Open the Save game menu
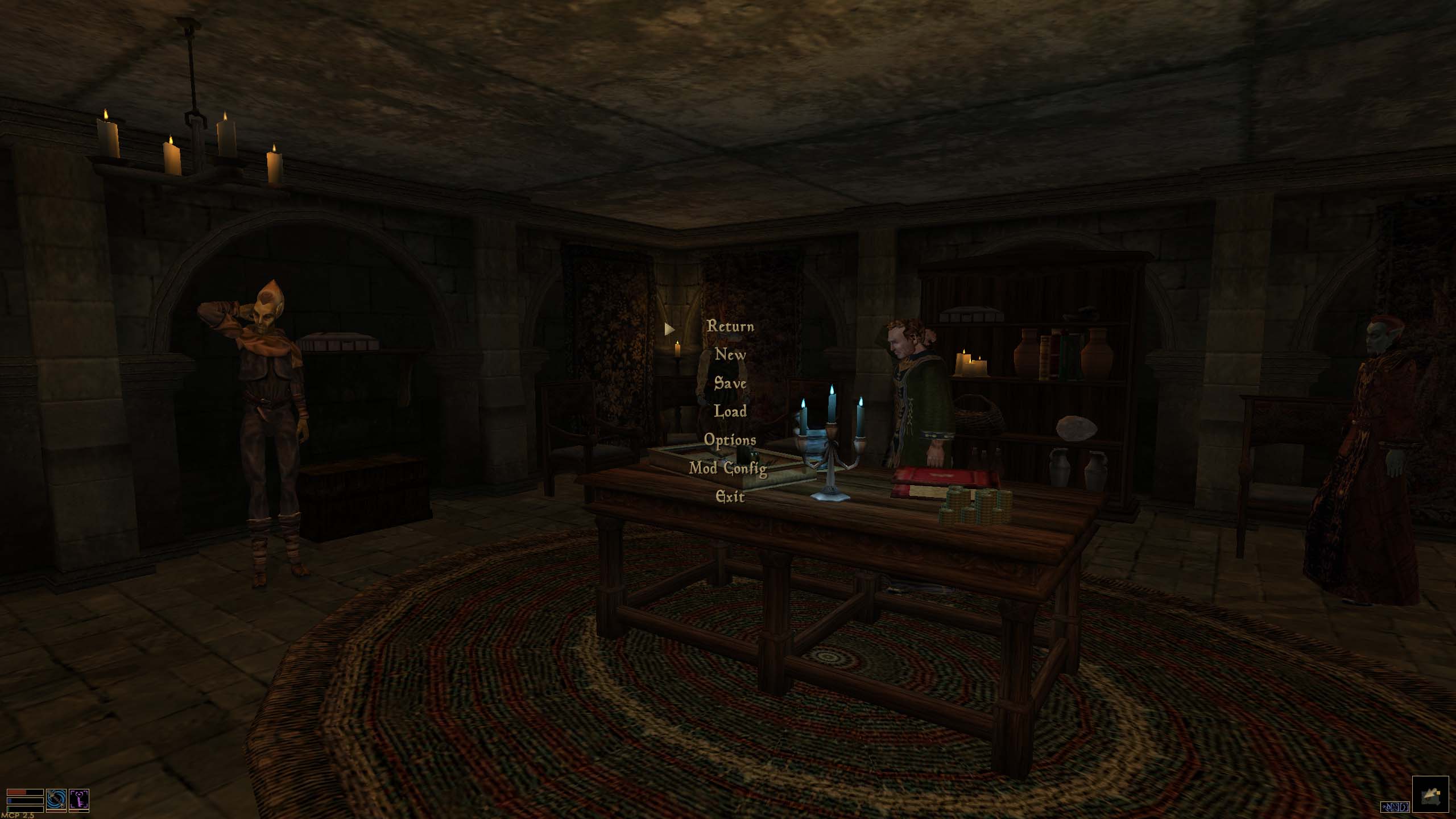This screenshot has height=819, width=1456. pyautogui.click(x=730, y=383)
